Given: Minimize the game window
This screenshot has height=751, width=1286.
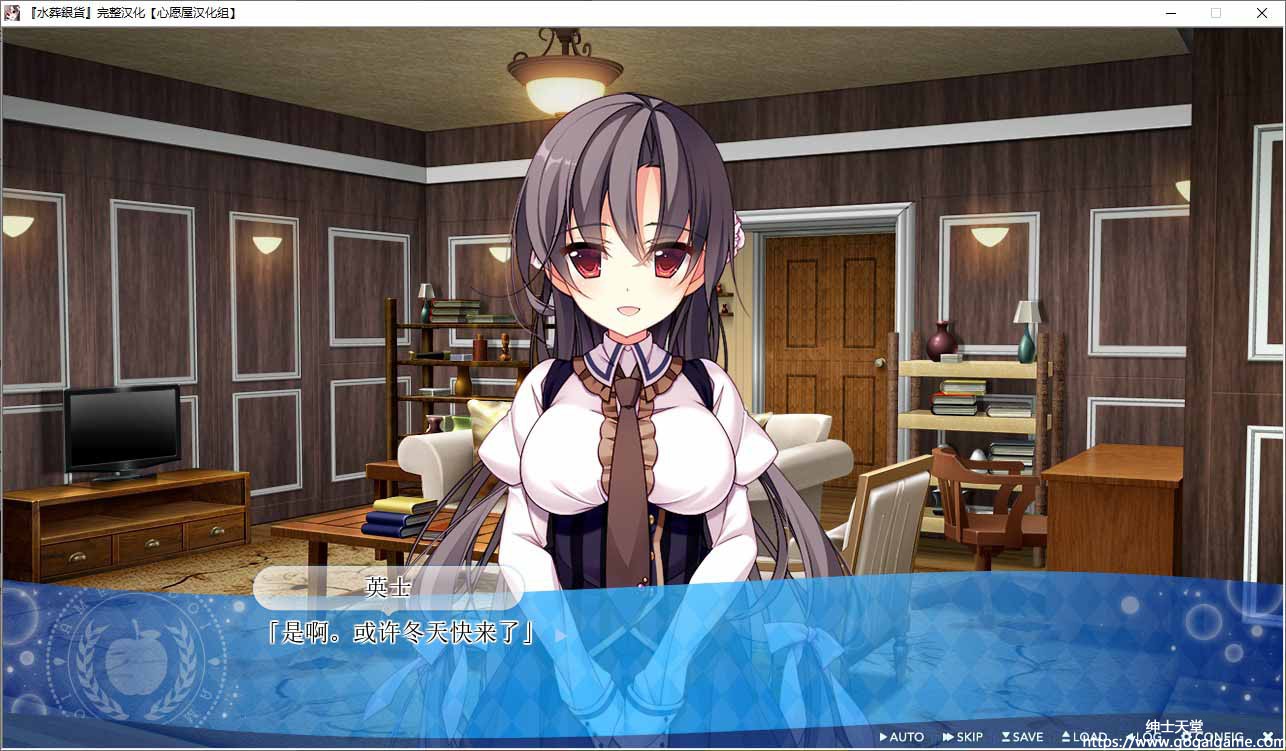Looking at the screenshot, I should click(x=1170, y=13).
